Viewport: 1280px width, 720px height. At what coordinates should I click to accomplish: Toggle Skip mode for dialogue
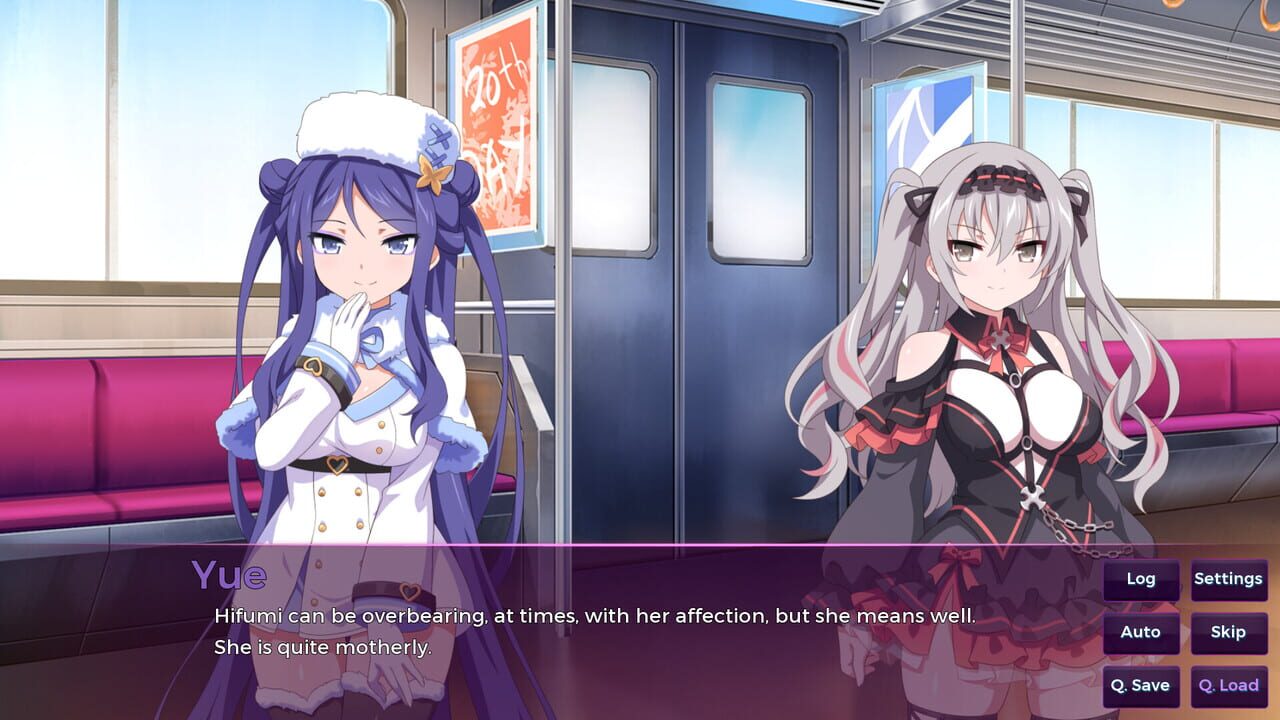(x=1228, y=632)
